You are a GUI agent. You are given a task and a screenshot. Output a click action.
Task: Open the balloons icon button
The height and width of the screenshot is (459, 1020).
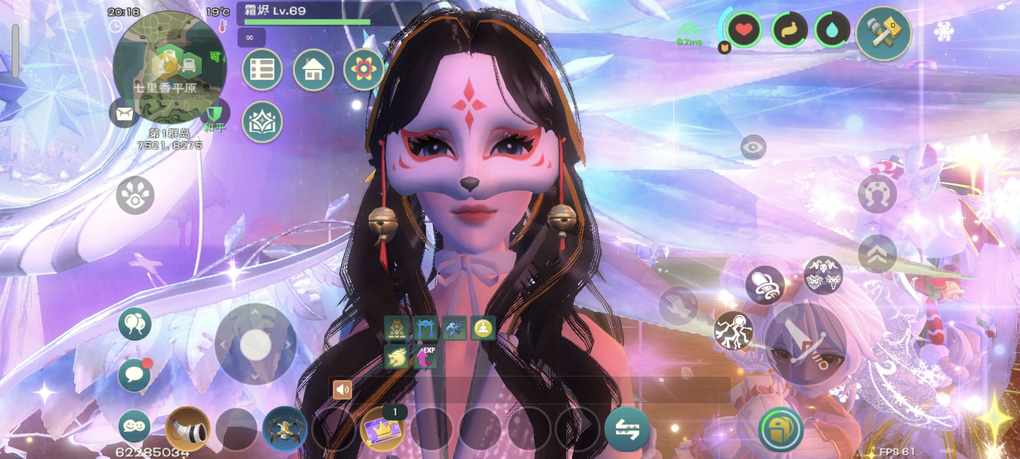pyautogui.click(x=134, y=323)
